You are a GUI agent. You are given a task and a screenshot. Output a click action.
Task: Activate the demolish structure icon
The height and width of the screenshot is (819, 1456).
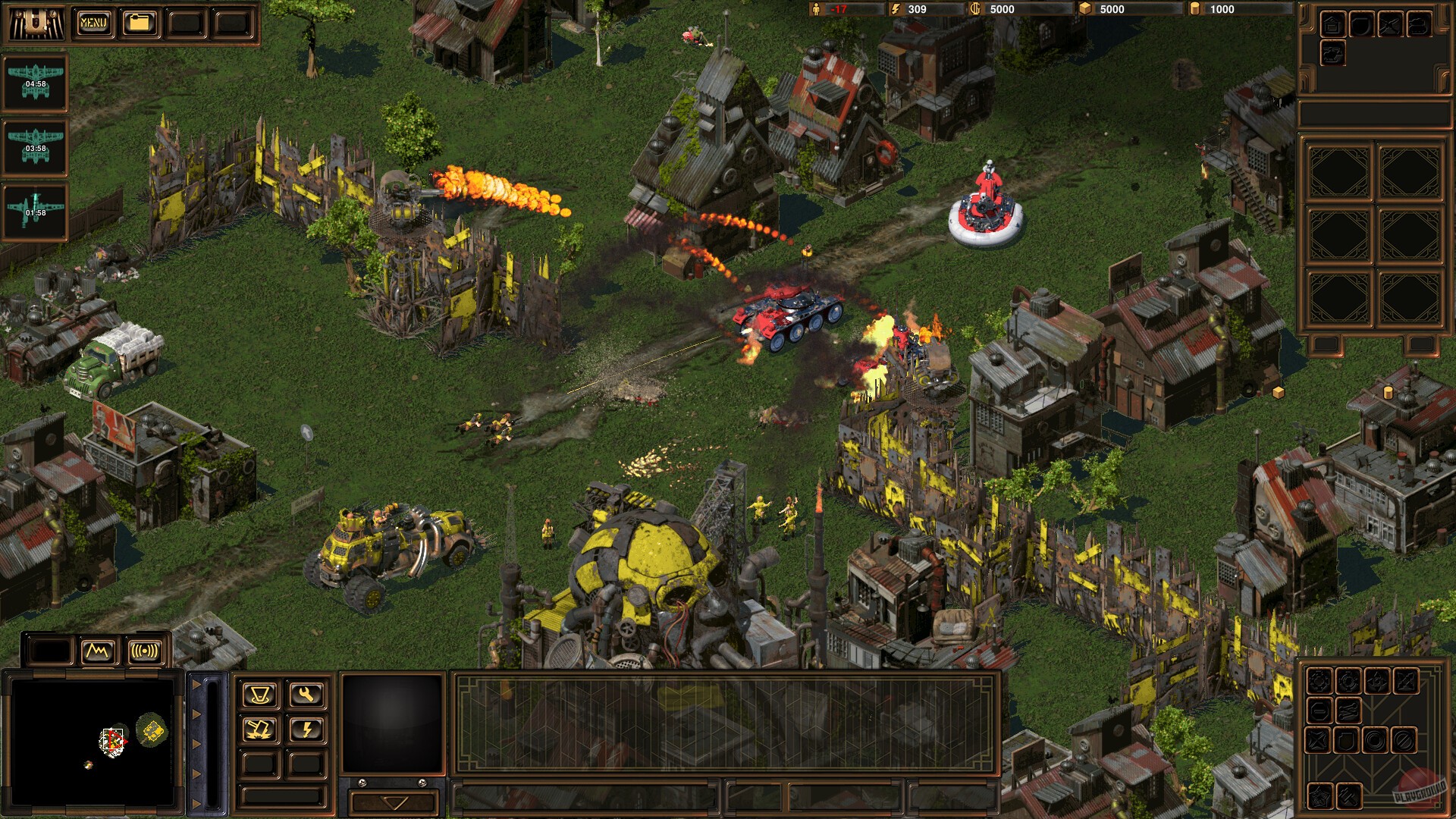(259, 730)
